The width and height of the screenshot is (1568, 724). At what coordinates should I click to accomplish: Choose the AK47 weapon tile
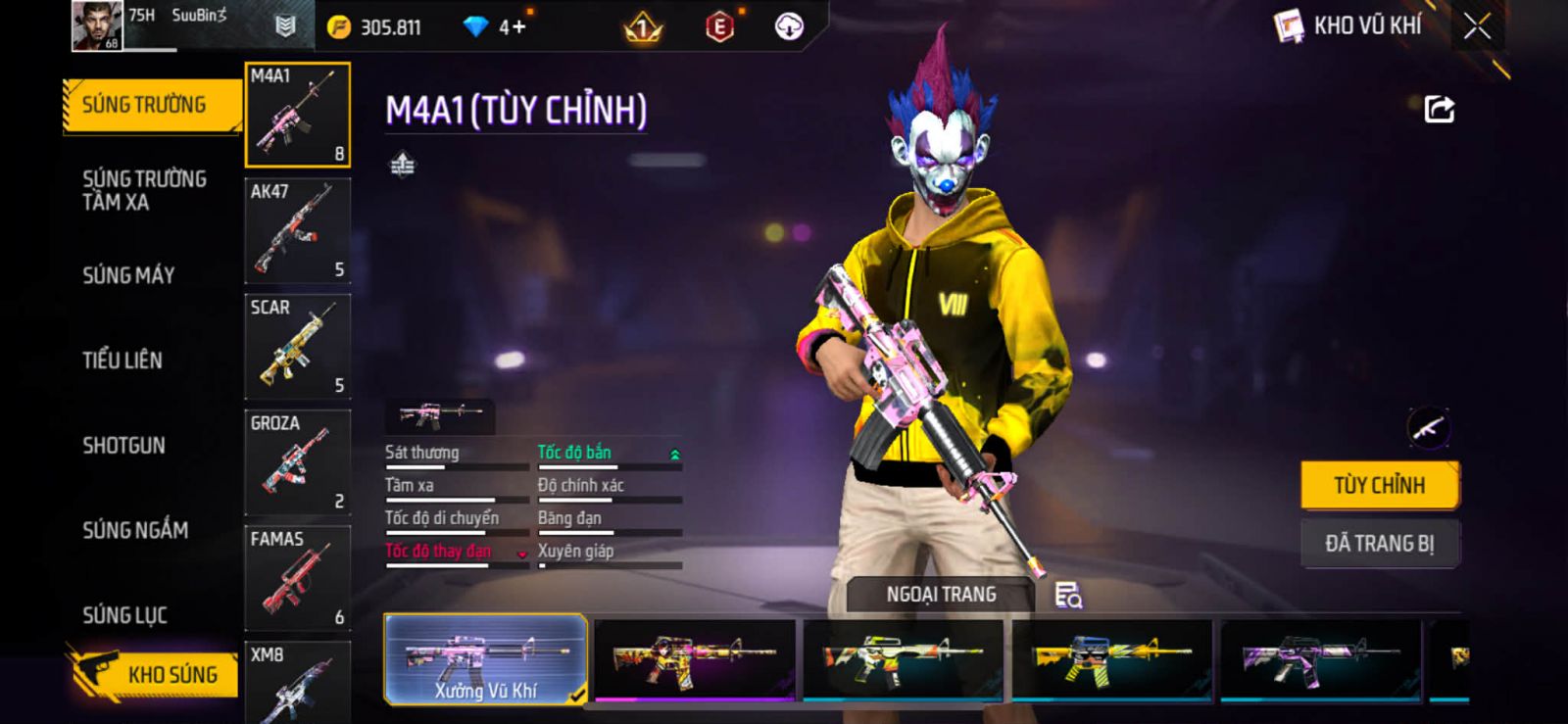coord(297,230)
